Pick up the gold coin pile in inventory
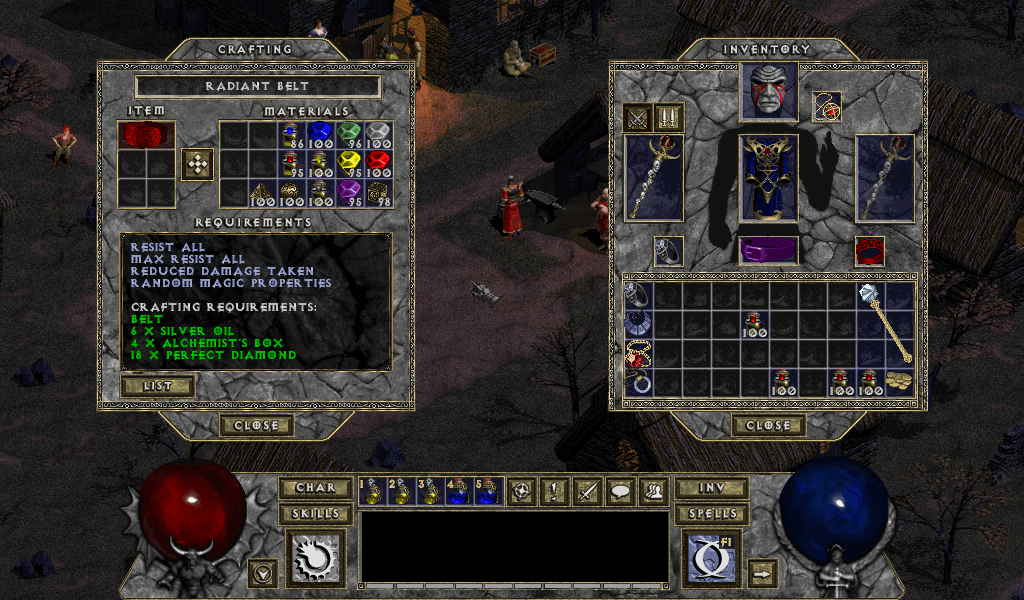Screen dimensions: 1024x600 pyautogui.click(x=899, y=381)
